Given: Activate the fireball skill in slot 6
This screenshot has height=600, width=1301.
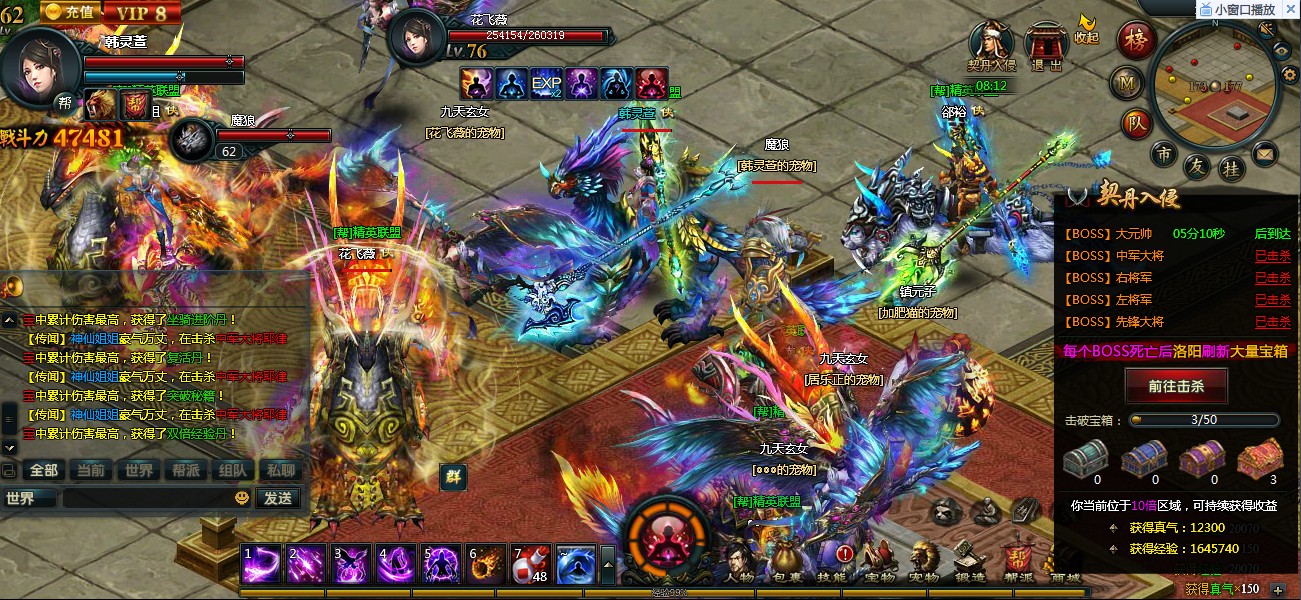Looking at the screenshot, I should point(486,565).
